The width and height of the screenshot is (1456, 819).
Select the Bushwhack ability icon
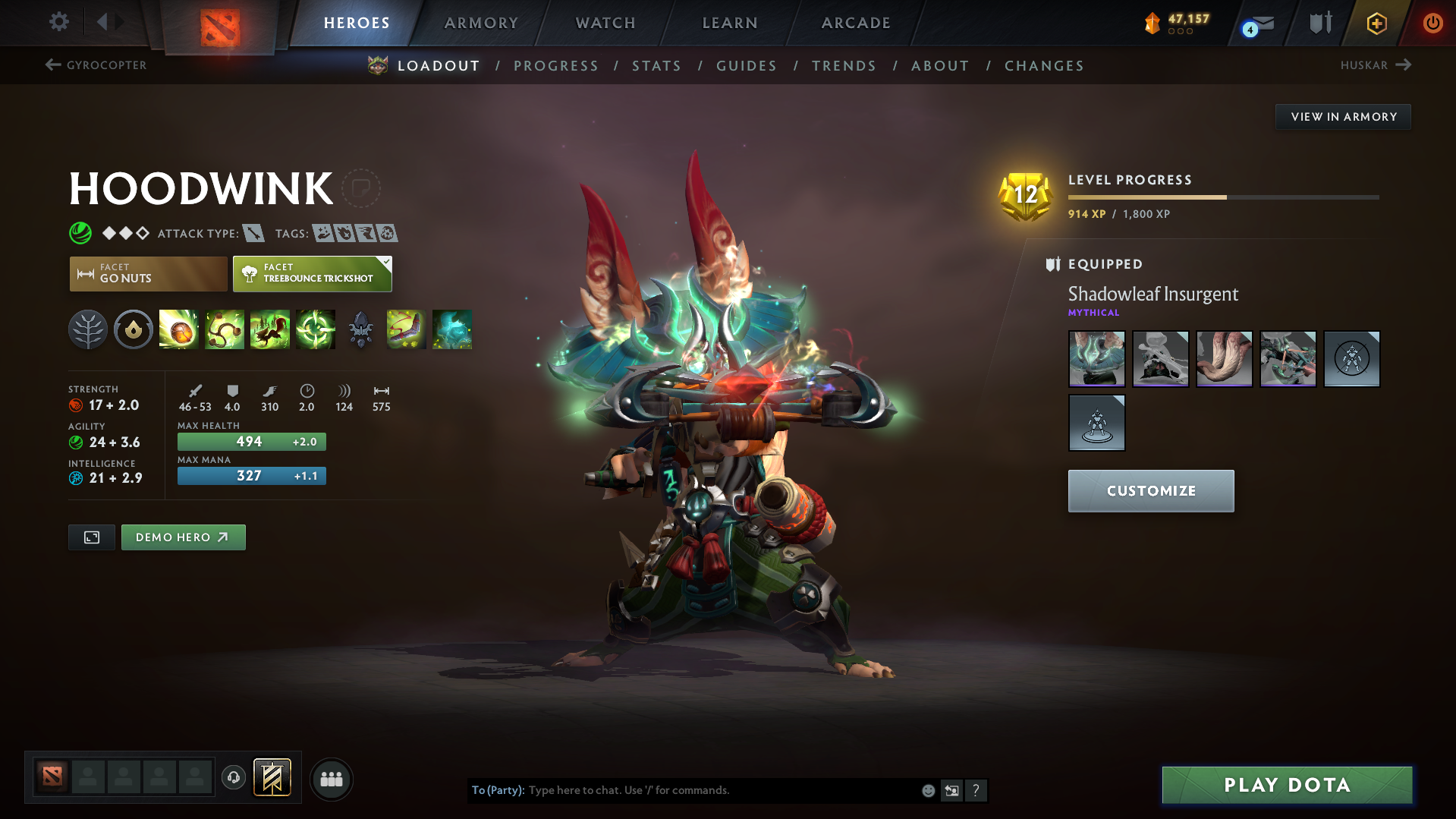(x=225, y=329)
